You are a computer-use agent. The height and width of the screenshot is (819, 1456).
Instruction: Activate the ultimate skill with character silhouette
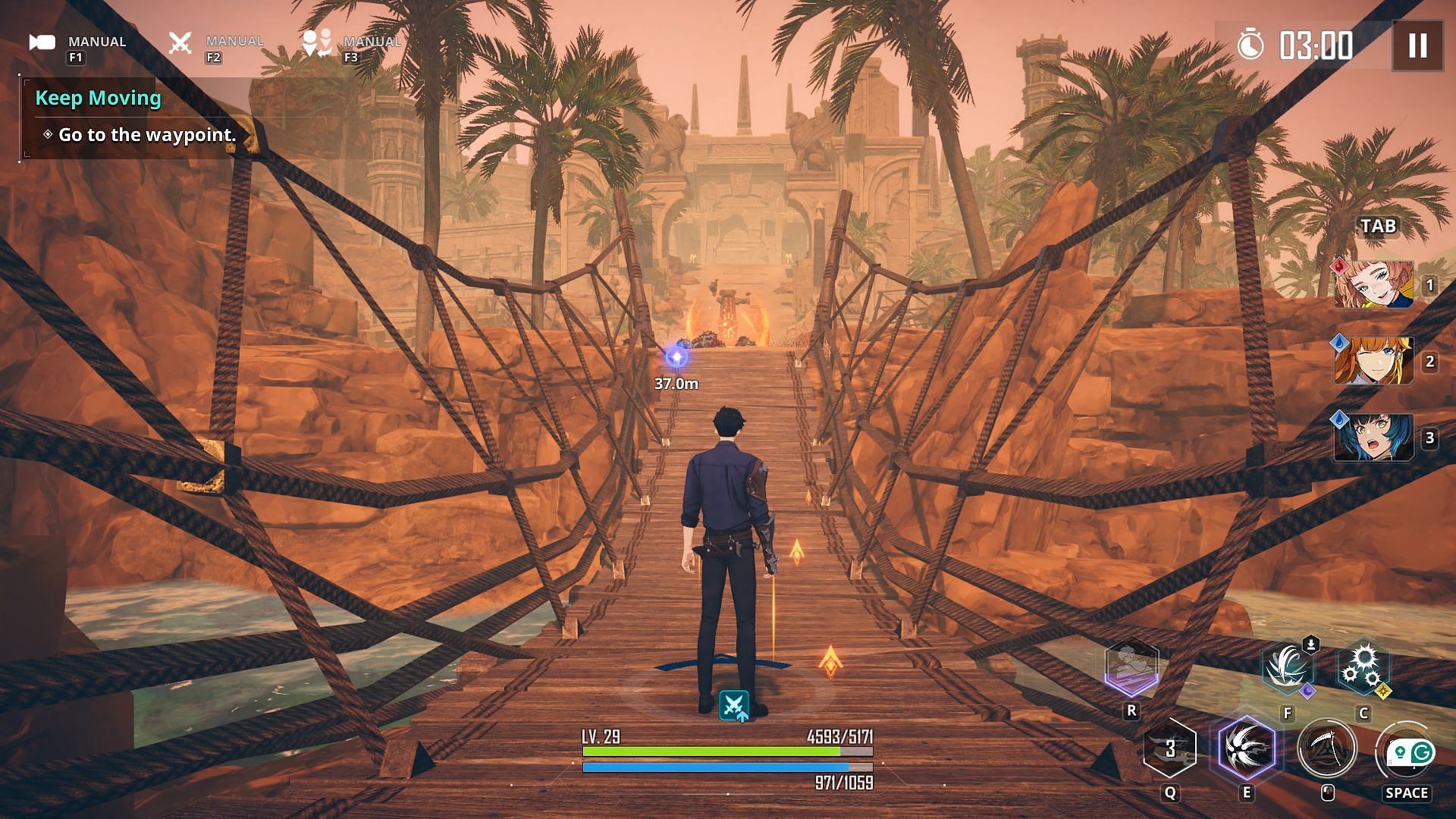(1131, 667)
